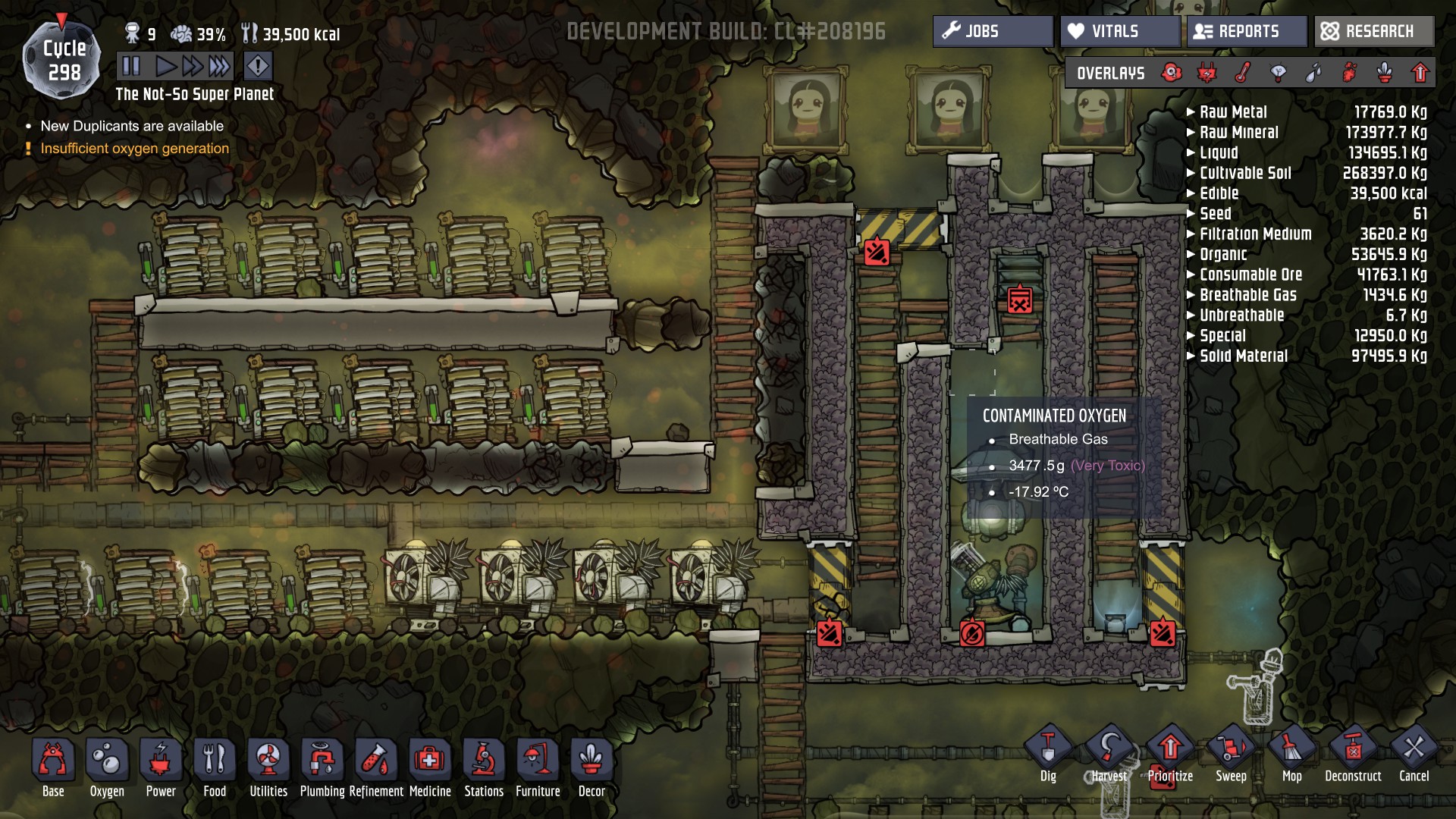Select the Mop tool

click(x=1291, y=755)
